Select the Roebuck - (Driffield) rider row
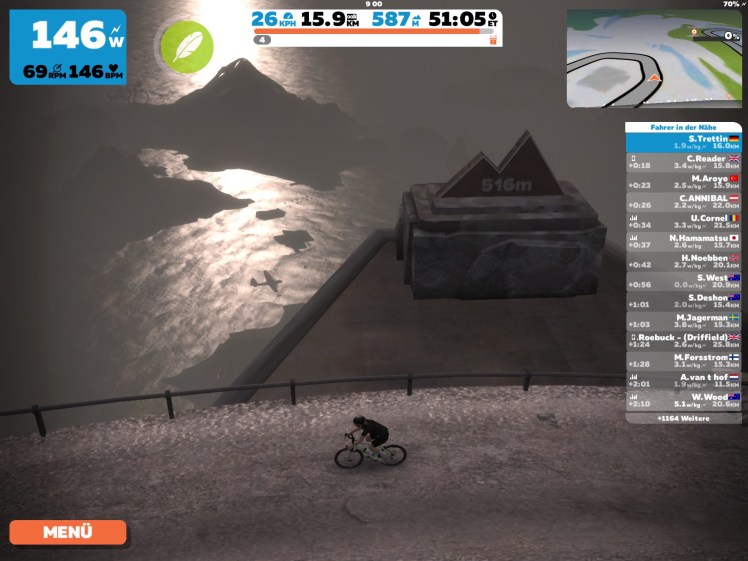 coord(683,340)
